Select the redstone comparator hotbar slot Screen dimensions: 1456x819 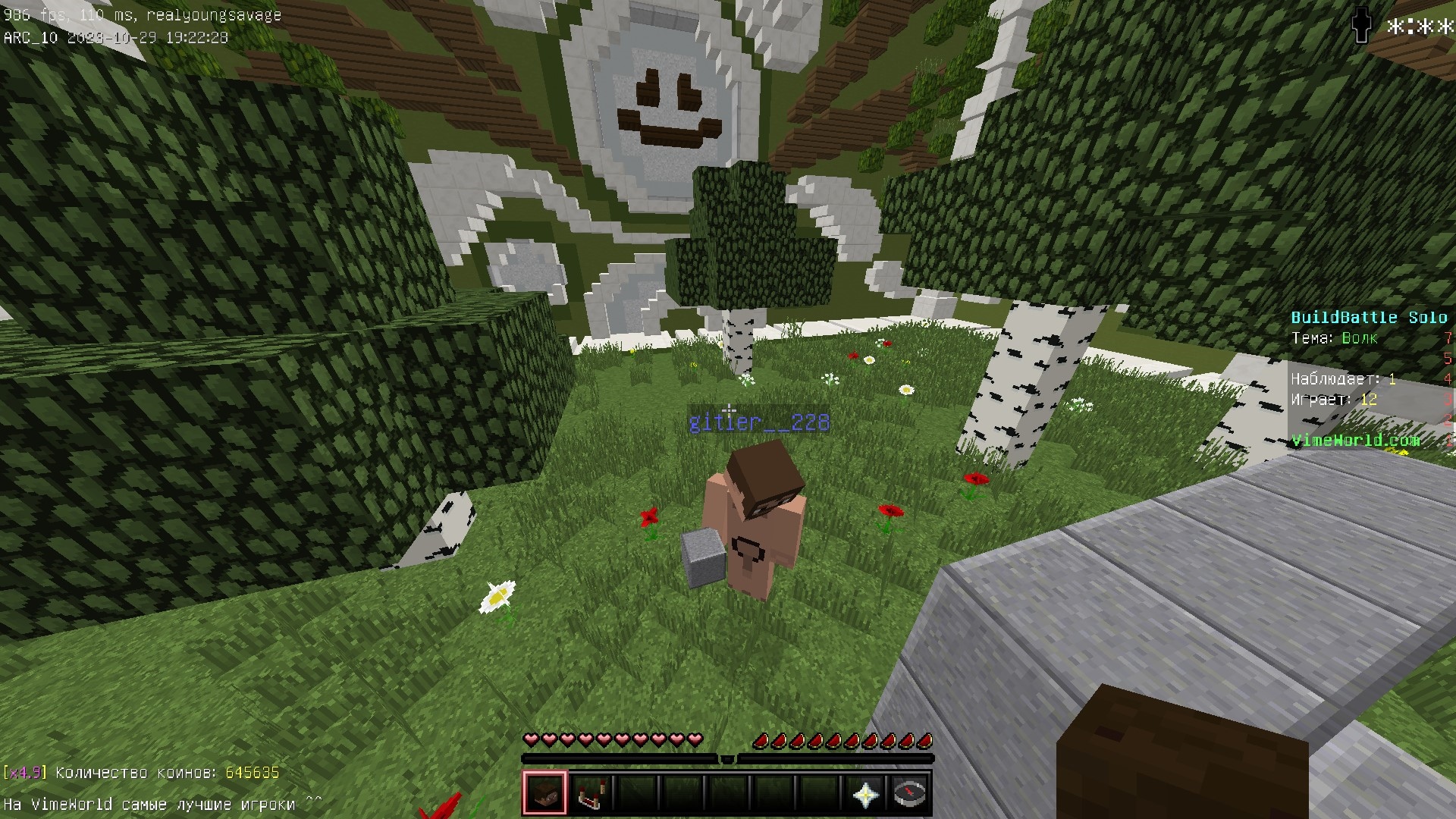[x=590, y=793]
